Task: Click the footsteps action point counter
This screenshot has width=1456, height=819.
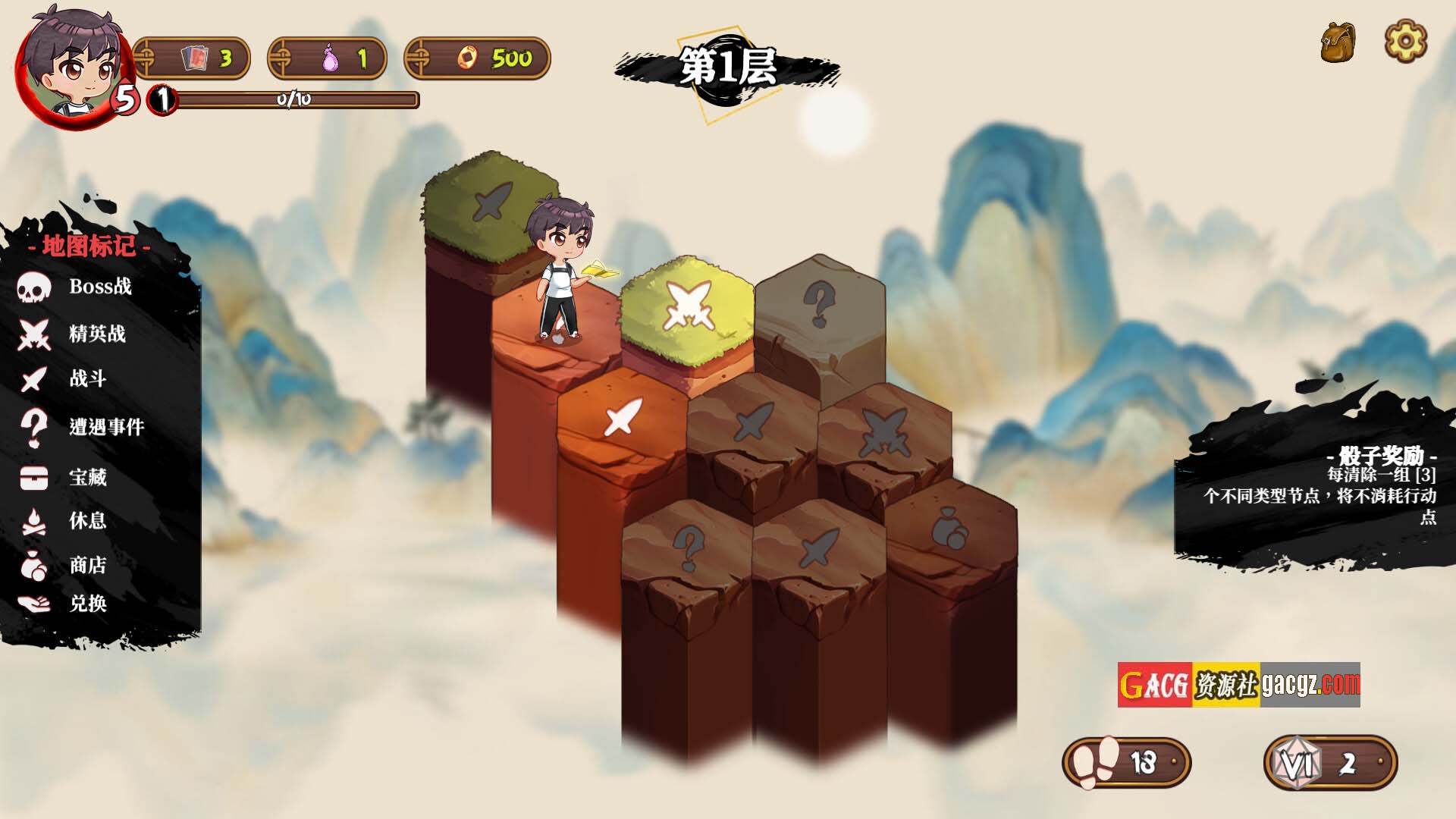Action: [x=1127, y=763]
